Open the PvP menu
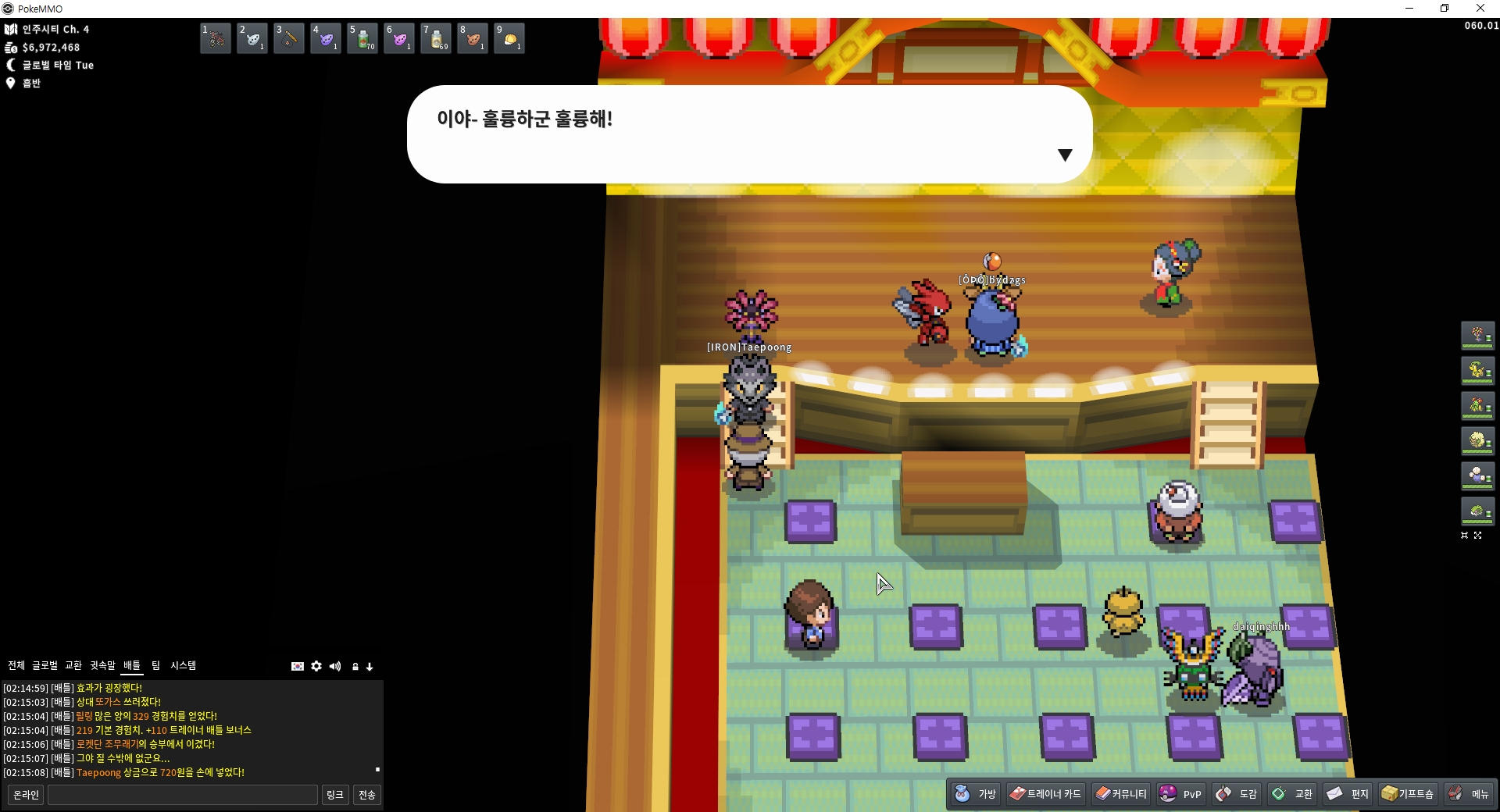The image size is (1500, 812). pos(1180,793)
